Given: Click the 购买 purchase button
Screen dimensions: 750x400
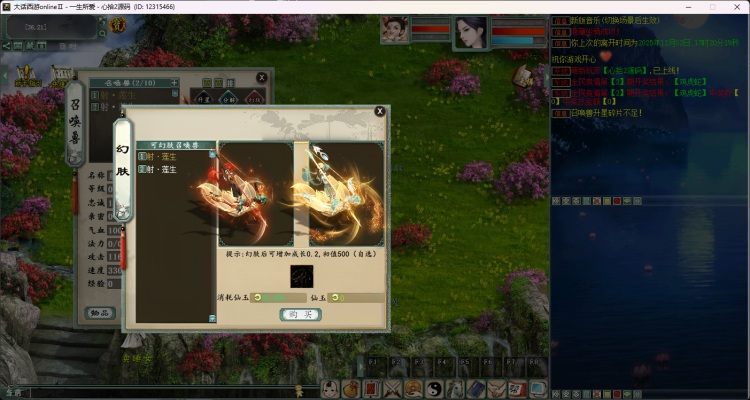Looking at the screenshot, I should [300, 314].
